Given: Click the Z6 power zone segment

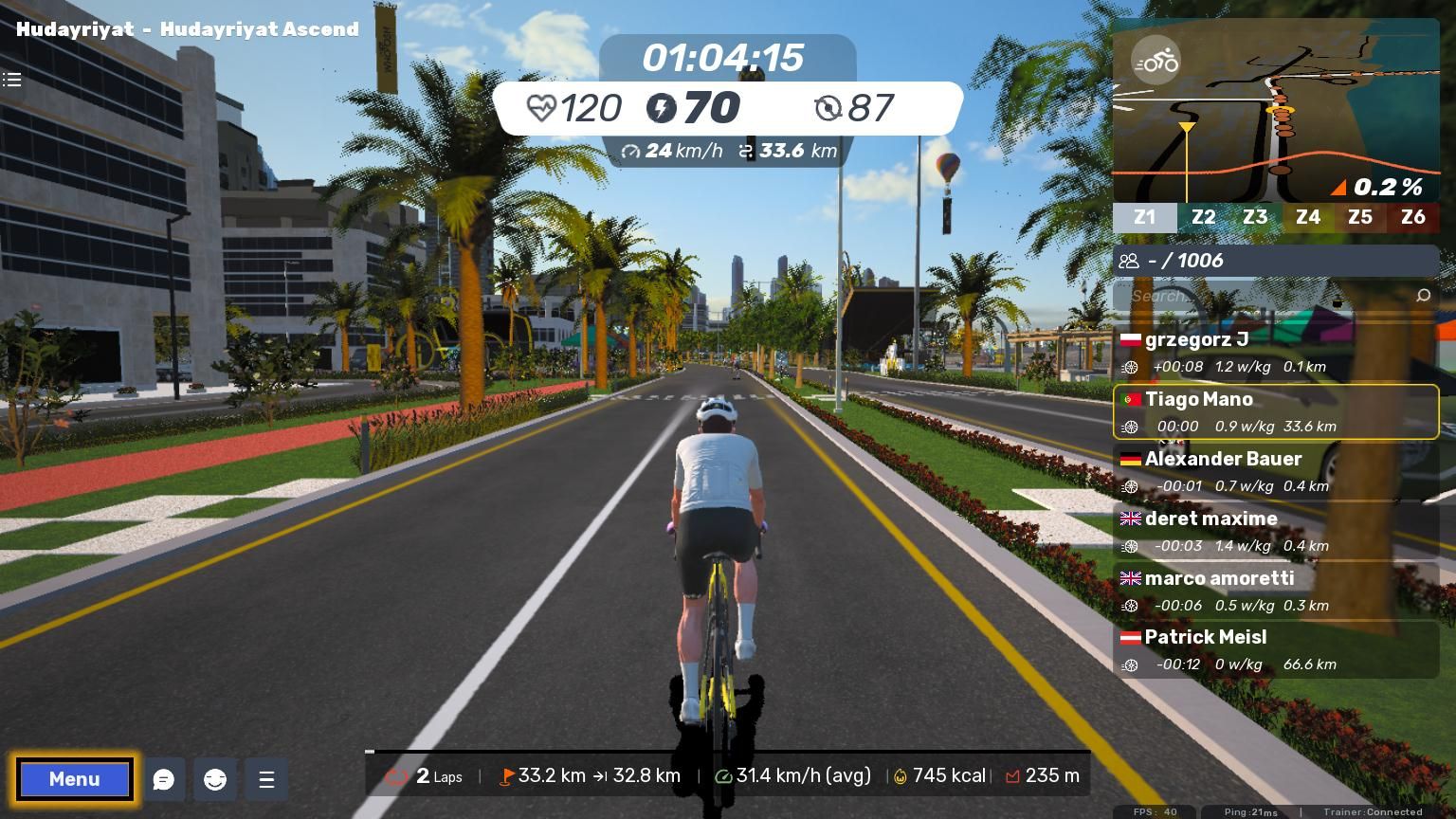Looking at the screenshot, I should tap(1412, 217).
